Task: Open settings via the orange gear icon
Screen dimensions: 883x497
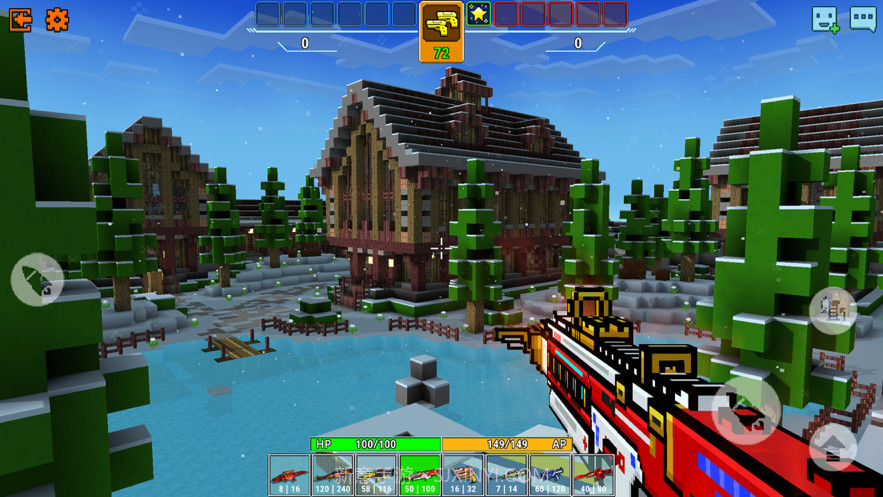Action: 57,19
